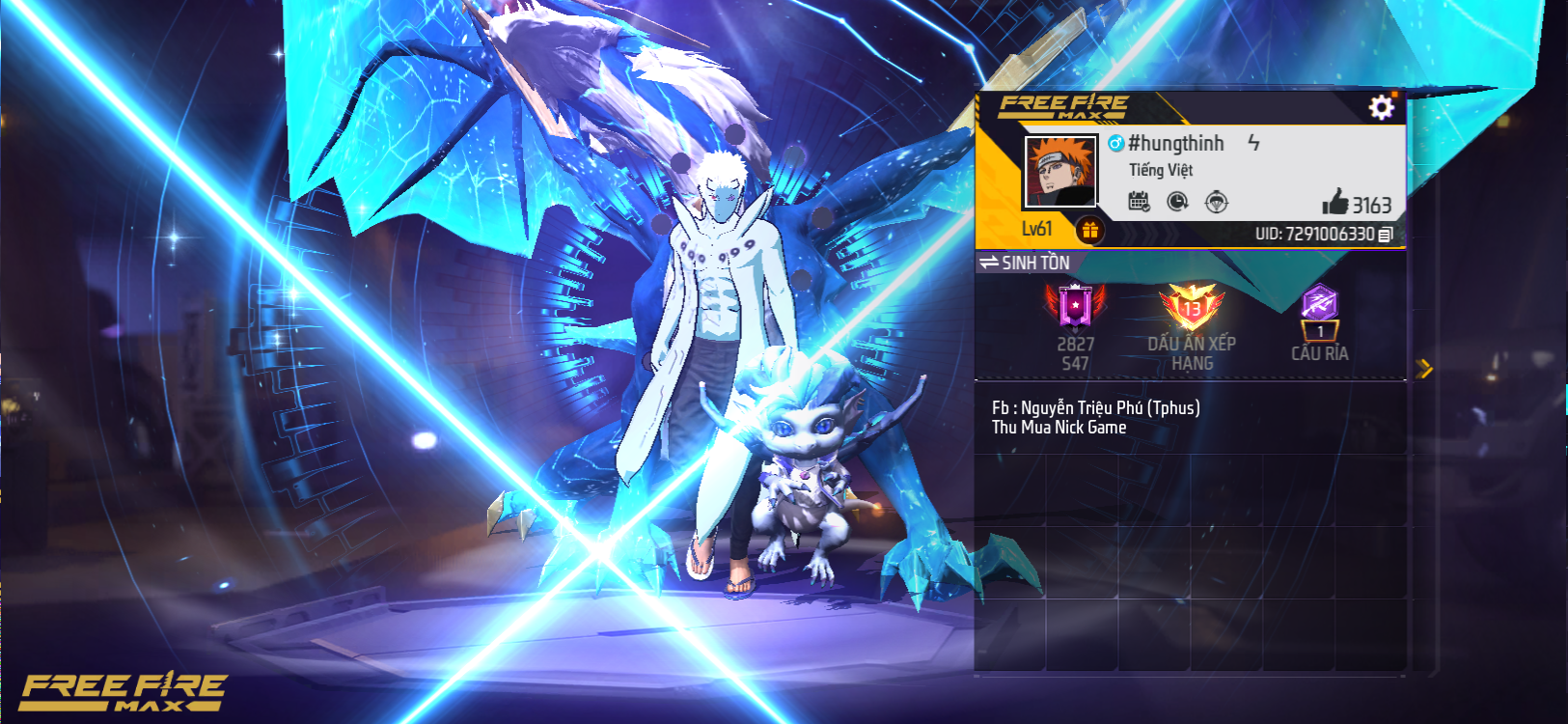Copy the UID with the copy icon
Image resolution: width=1568 pixels, height=724 pixels.
[x=1386, y=235]
